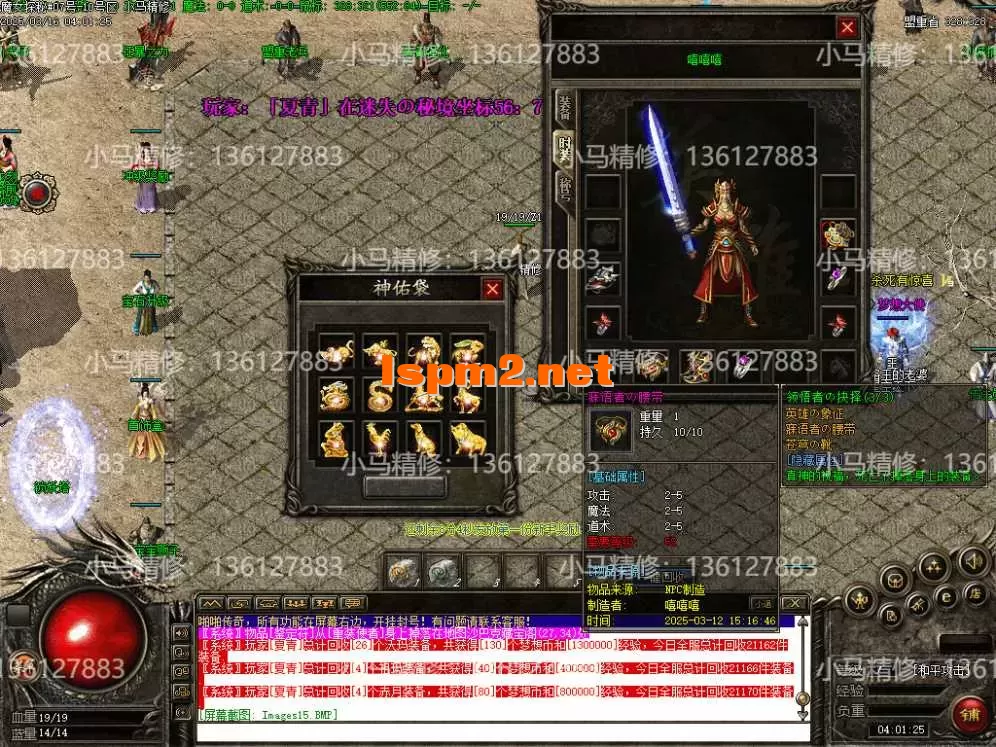
Task: Use the second hotbar item slot
Action: pyautogui.click(x=441, y=571)
